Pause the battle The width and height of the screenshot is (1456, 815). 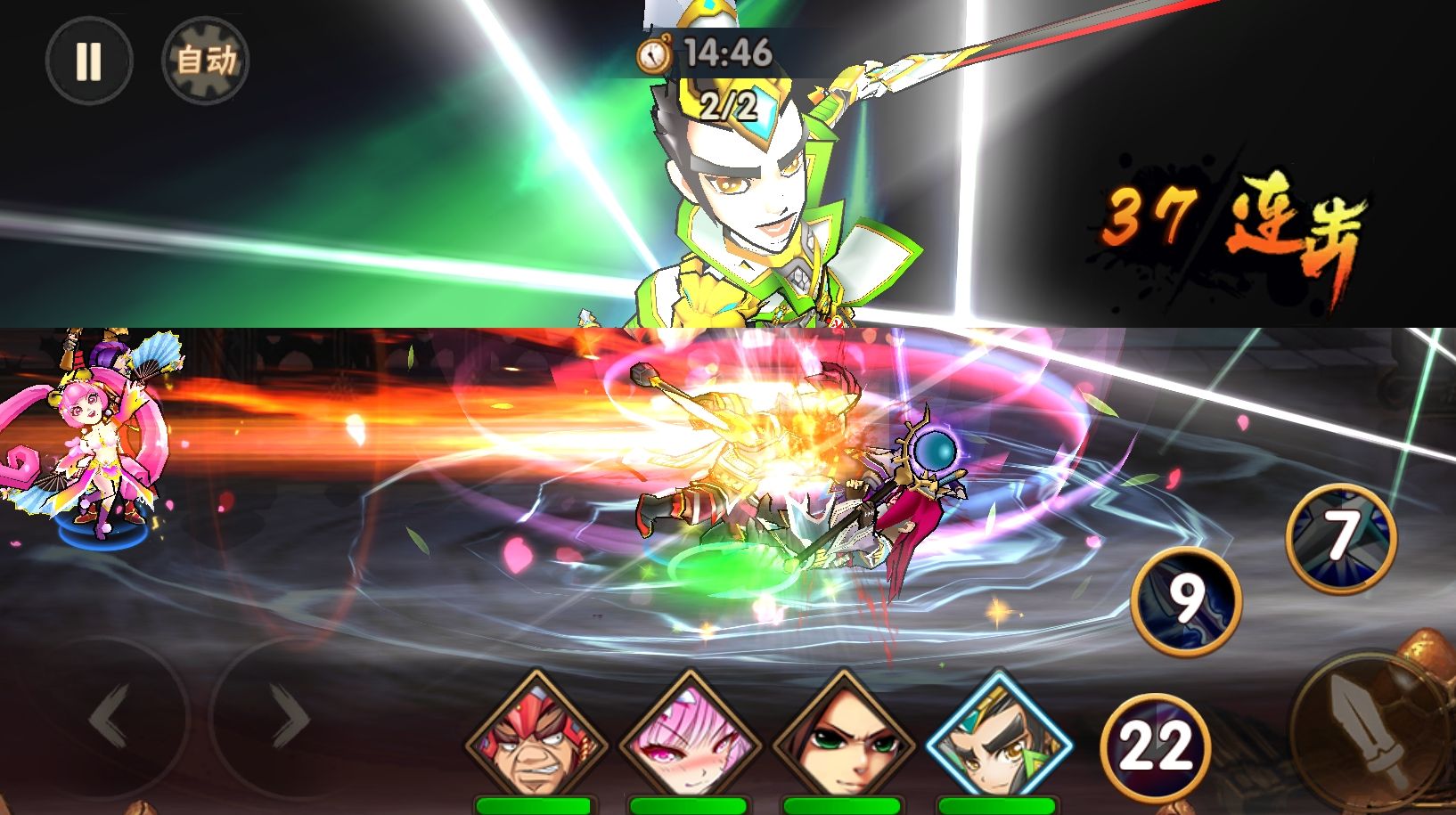click(88, 61)
